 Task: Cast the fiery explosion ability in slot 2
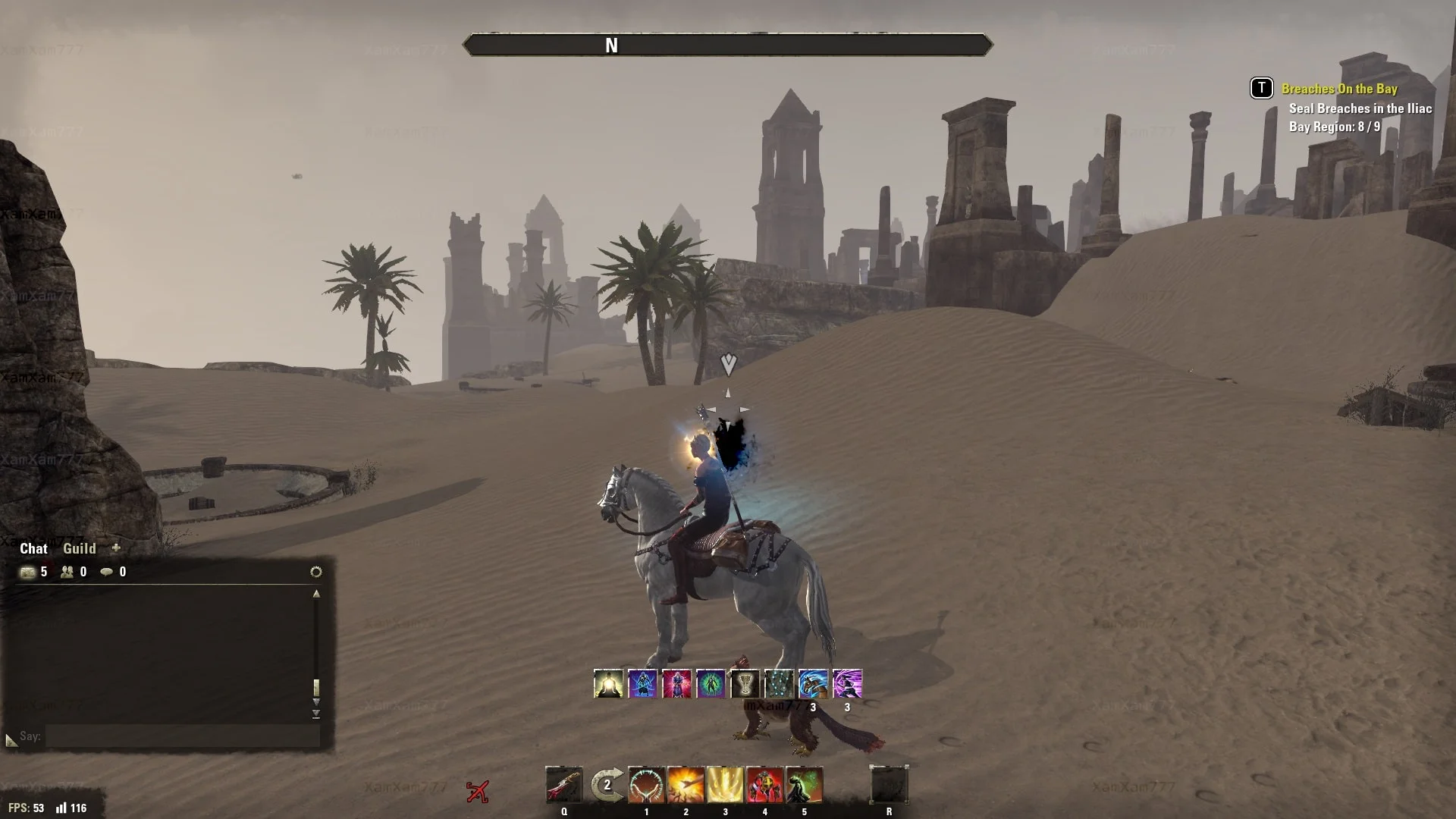[x=686, y=785]
